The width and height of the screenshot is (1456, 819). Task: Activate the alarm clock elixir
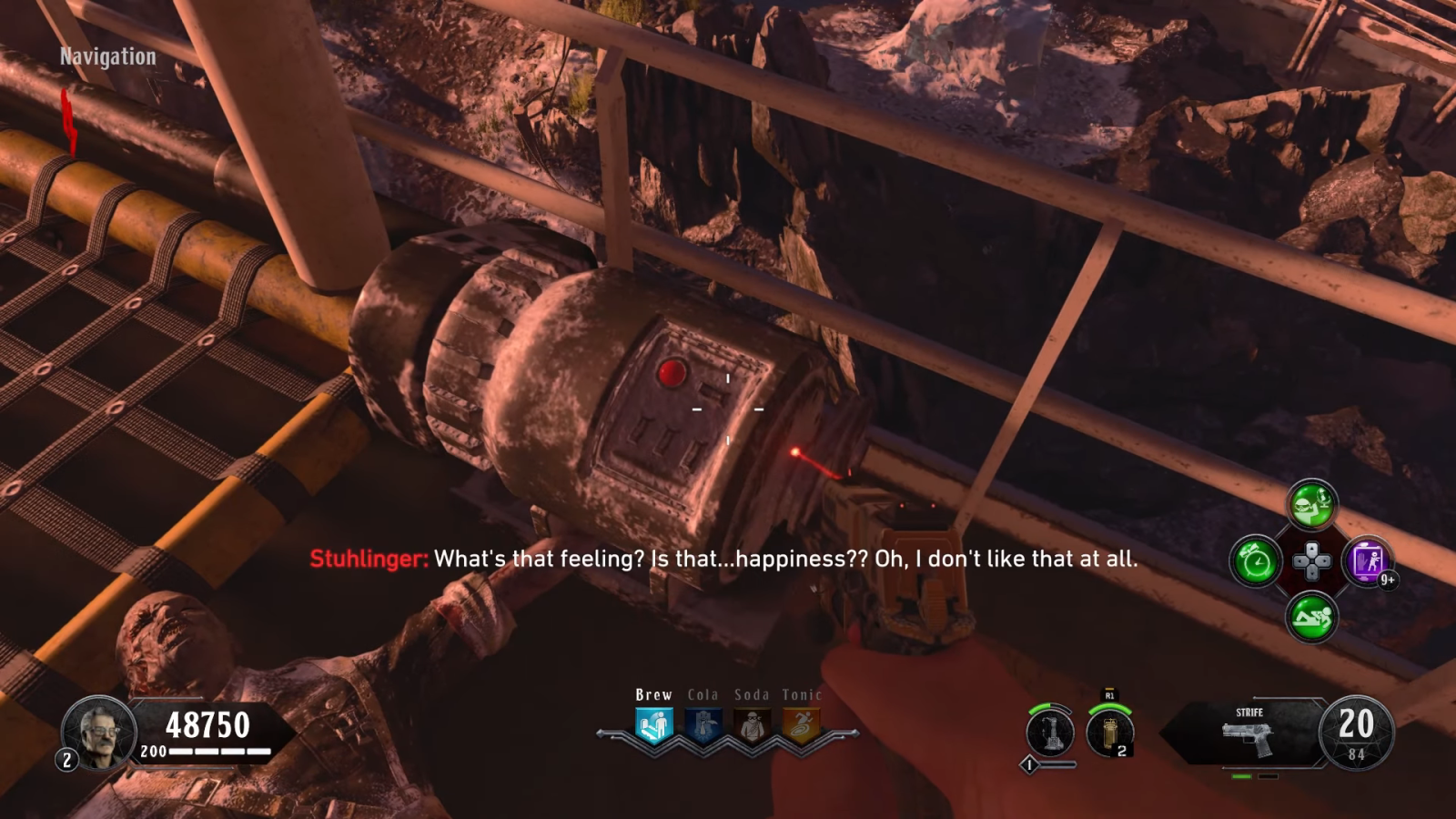[1256, 561]
